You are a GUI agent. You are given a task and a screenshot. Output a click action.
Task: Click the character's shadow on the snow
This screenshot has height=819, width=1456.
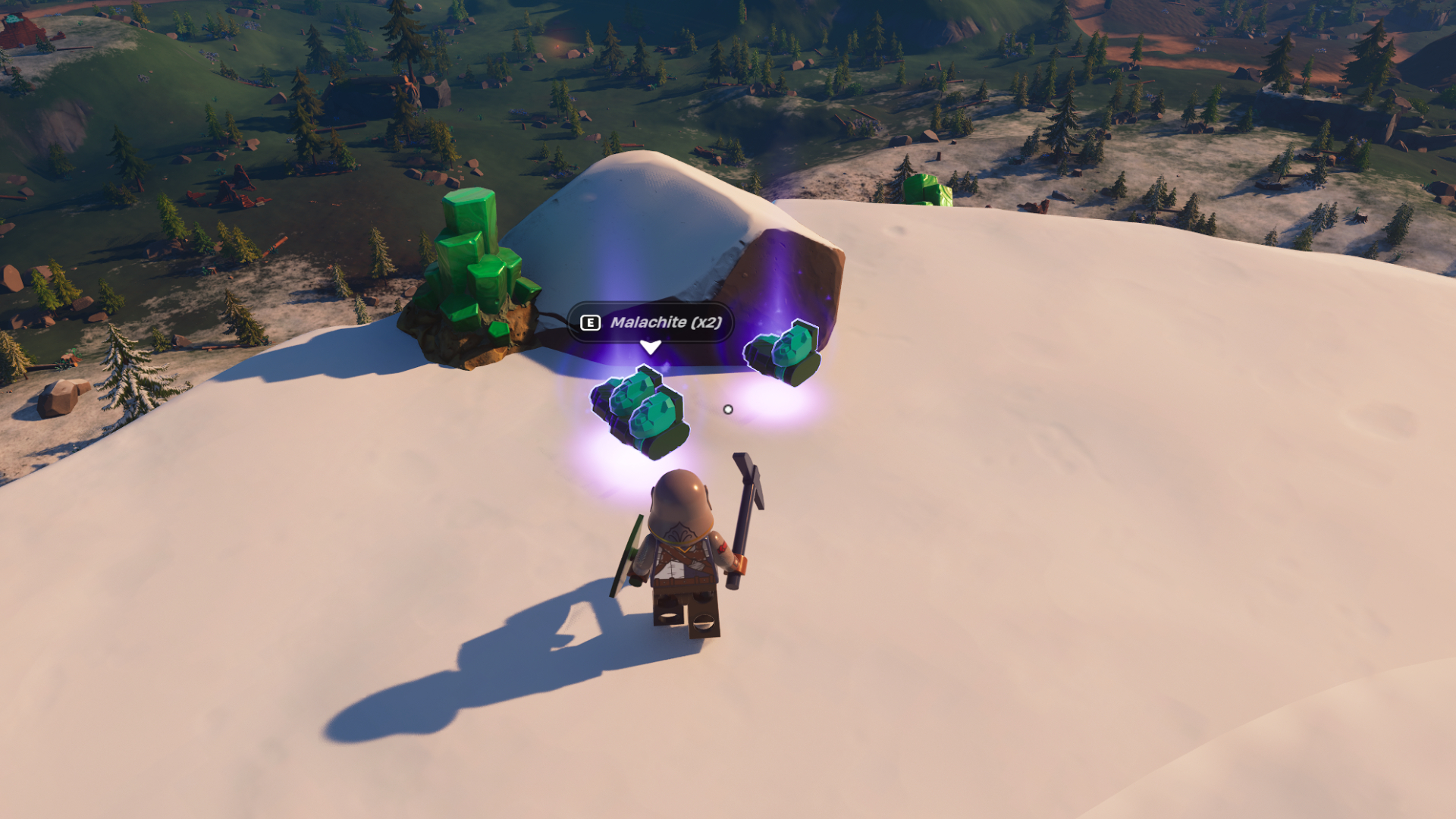493,667
